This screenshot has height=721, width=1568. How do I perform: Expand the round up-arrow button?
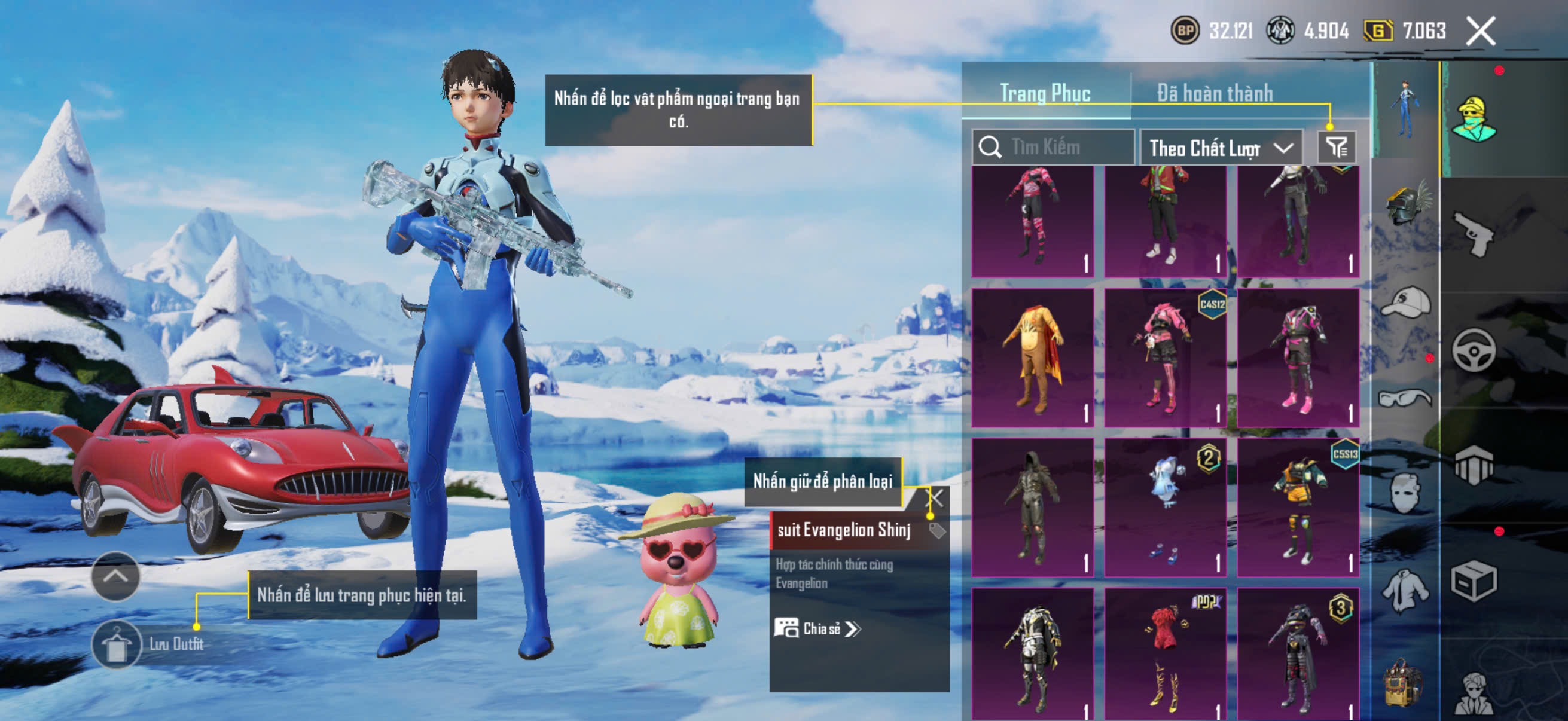(115, 576)
